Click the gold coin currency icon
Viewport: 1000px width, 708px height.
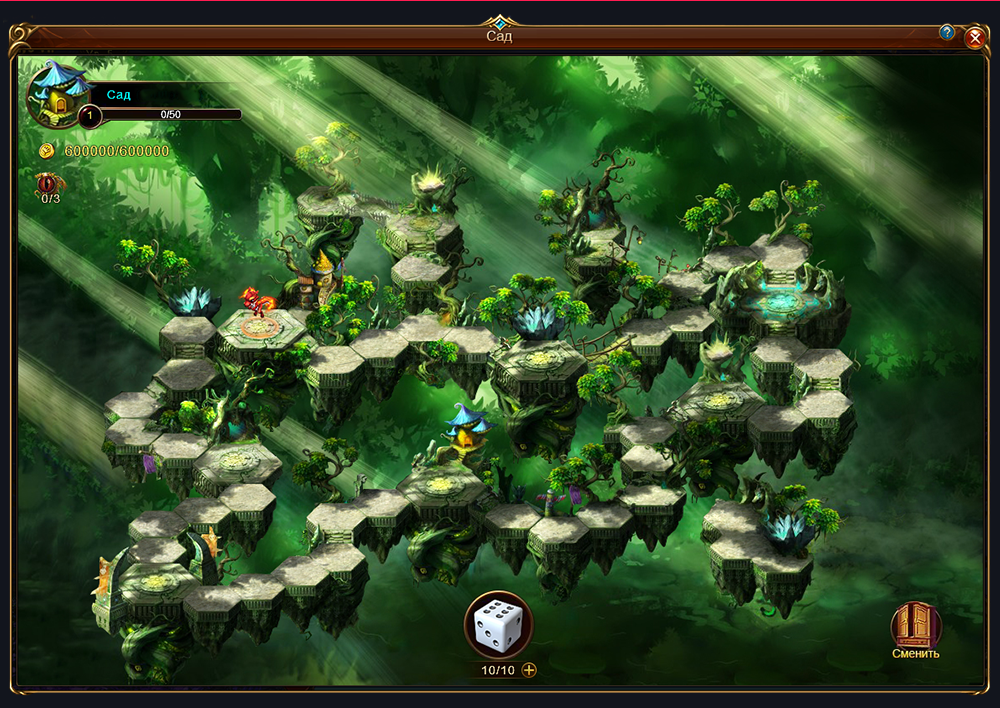(47, 151)
